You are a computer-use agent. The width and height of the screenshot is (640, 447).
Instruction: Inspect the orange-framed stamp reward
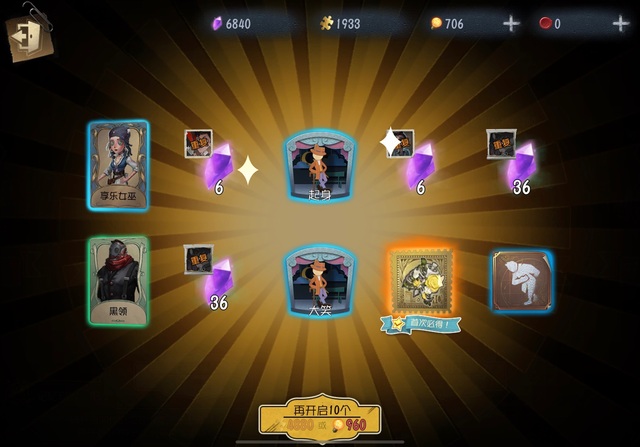click(422, 281)
